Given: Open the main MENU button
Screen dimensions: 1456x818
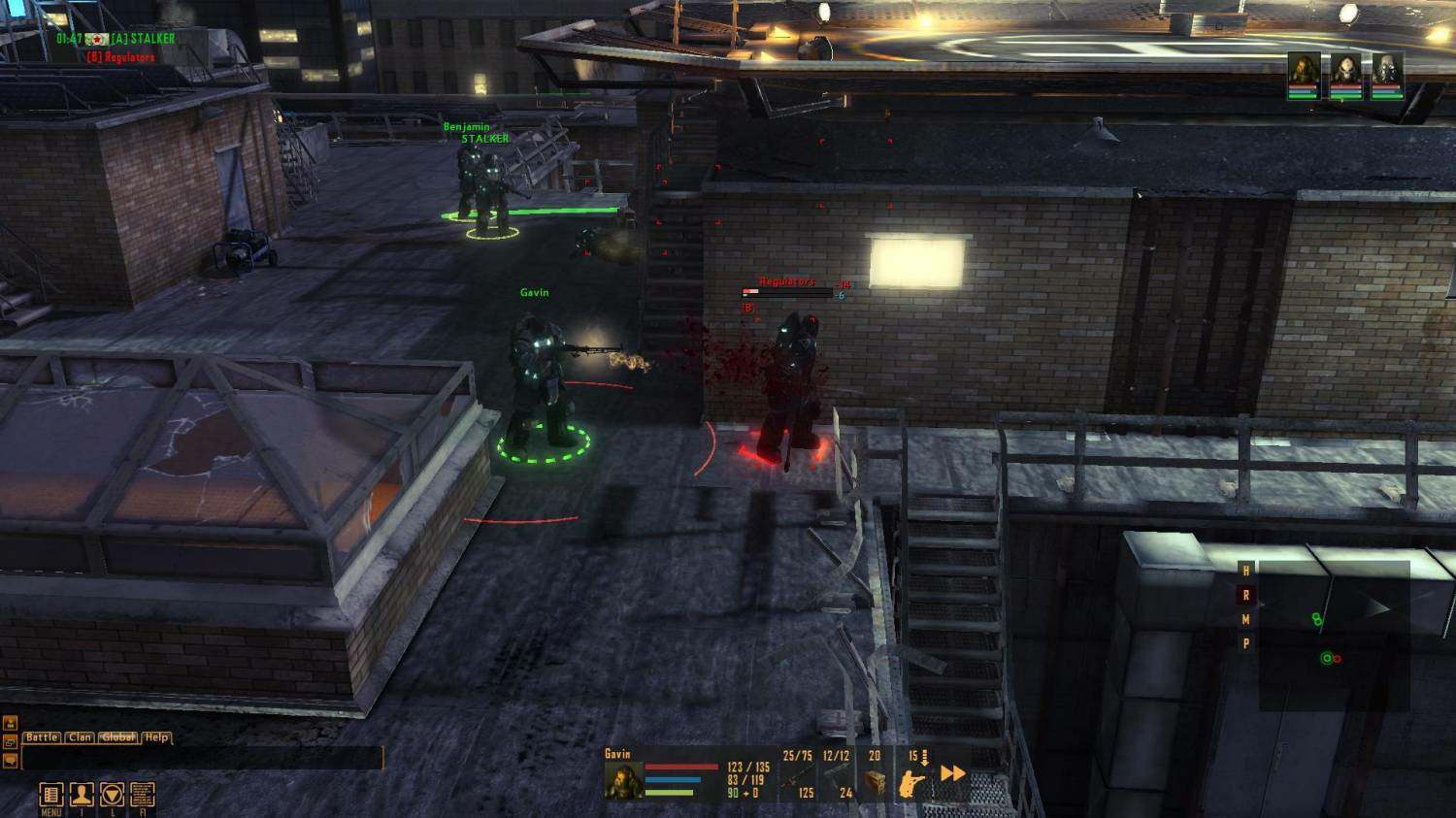Looking at the screenshot, I should [x=51, y=795].
